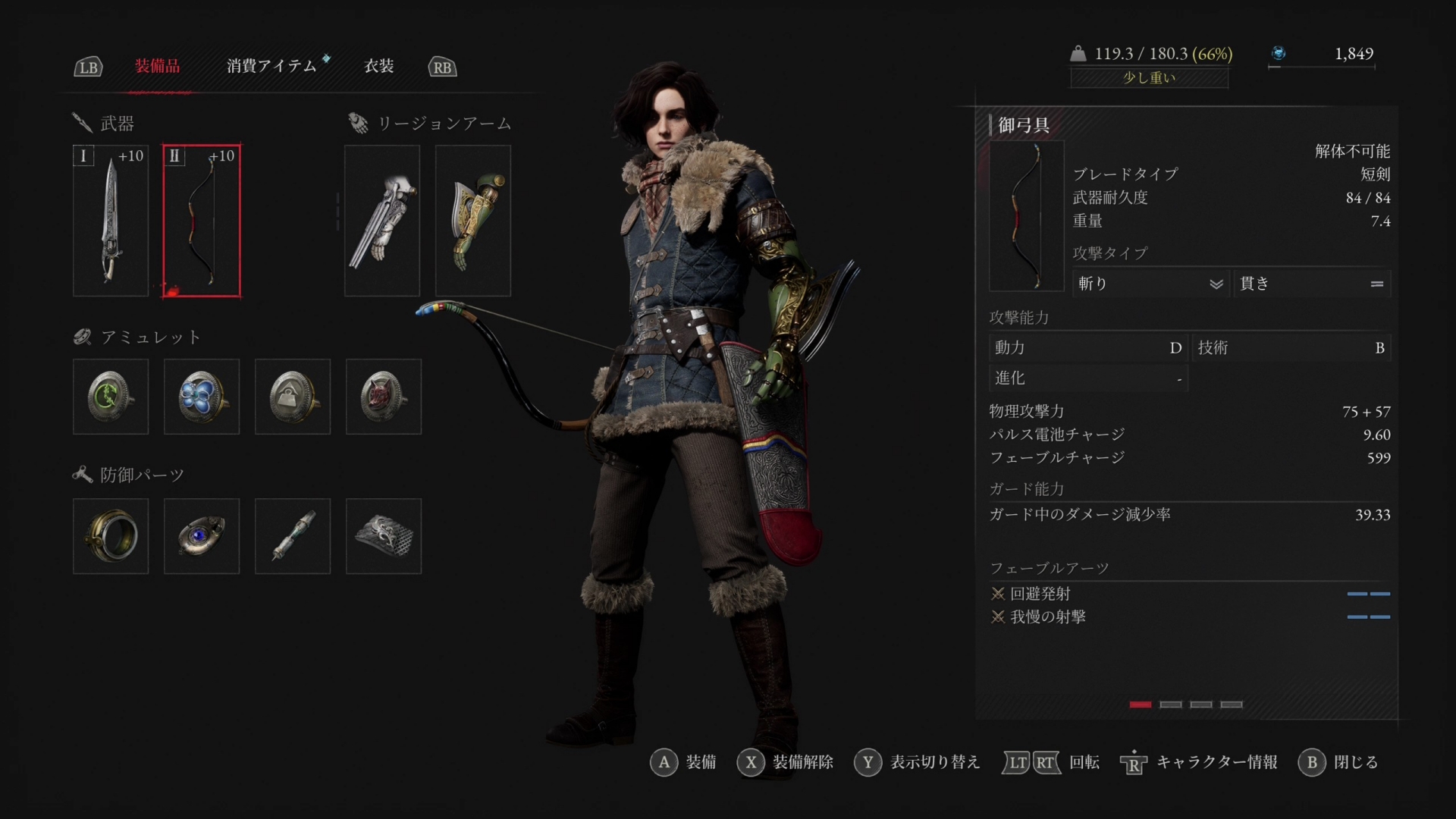The height and width of the screenshot is (819, 1456).
Task: Select the silver mesh defense part
Action: pos(383,535)
